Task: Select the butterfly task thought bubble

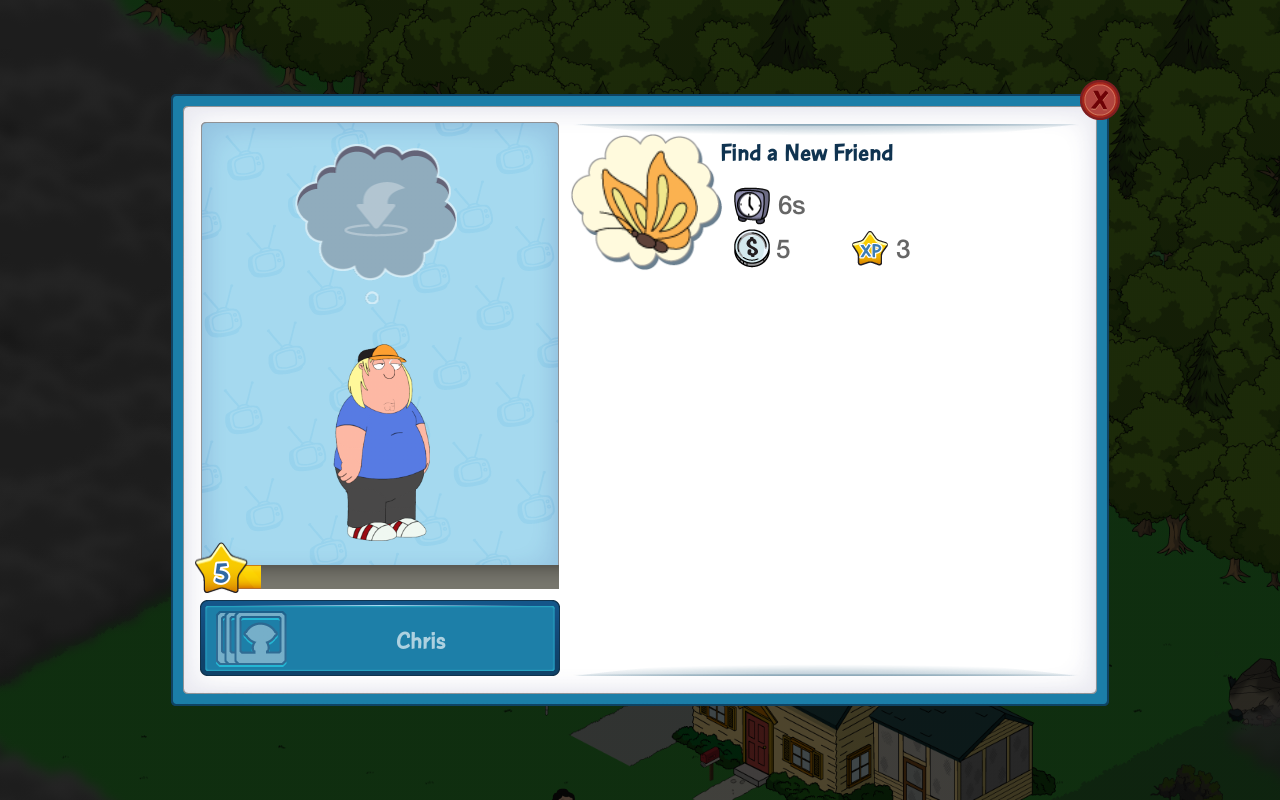Action: [645, 200]
